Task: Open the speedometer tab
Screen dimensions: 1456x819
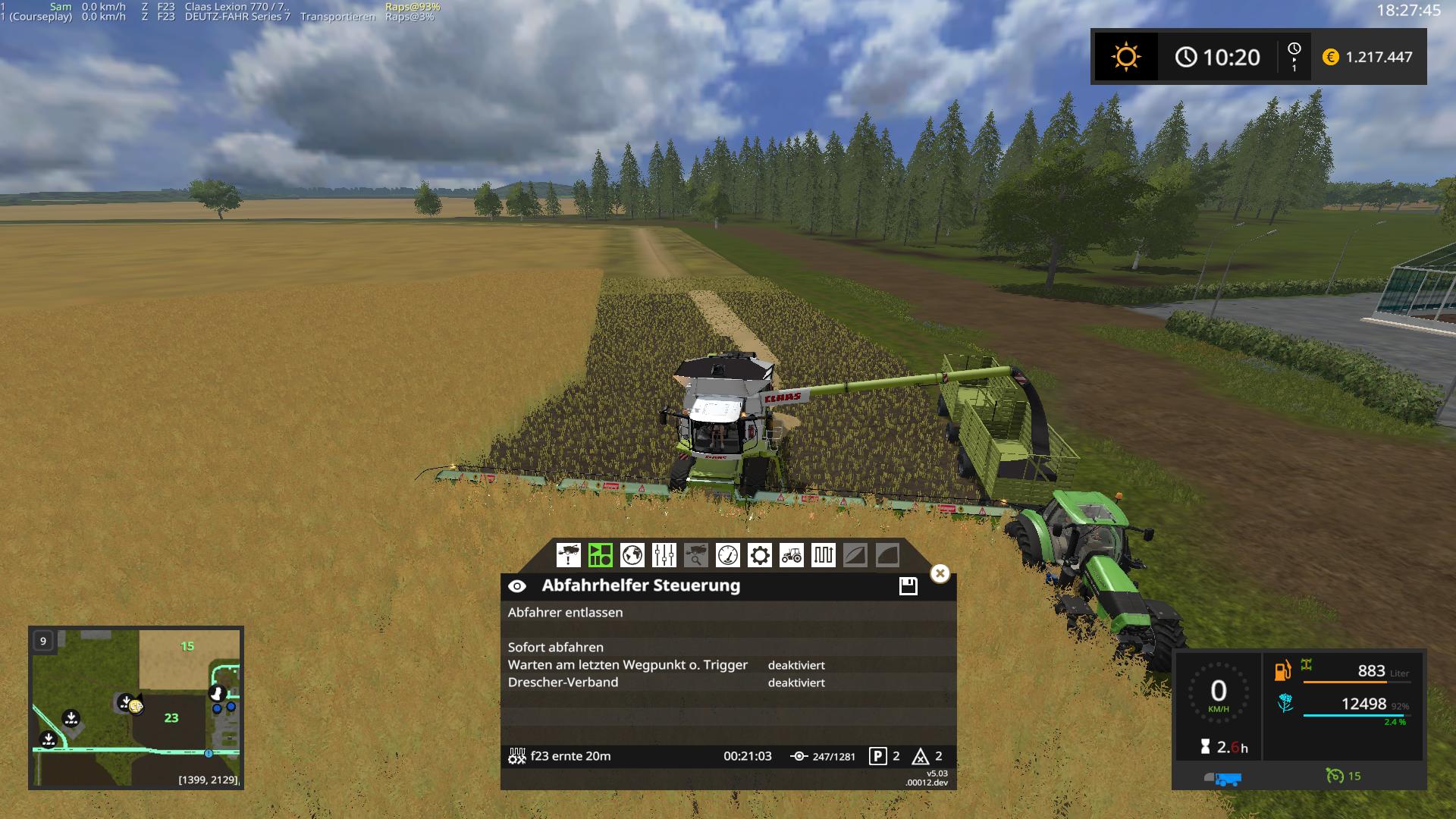Action: [727, 555]
